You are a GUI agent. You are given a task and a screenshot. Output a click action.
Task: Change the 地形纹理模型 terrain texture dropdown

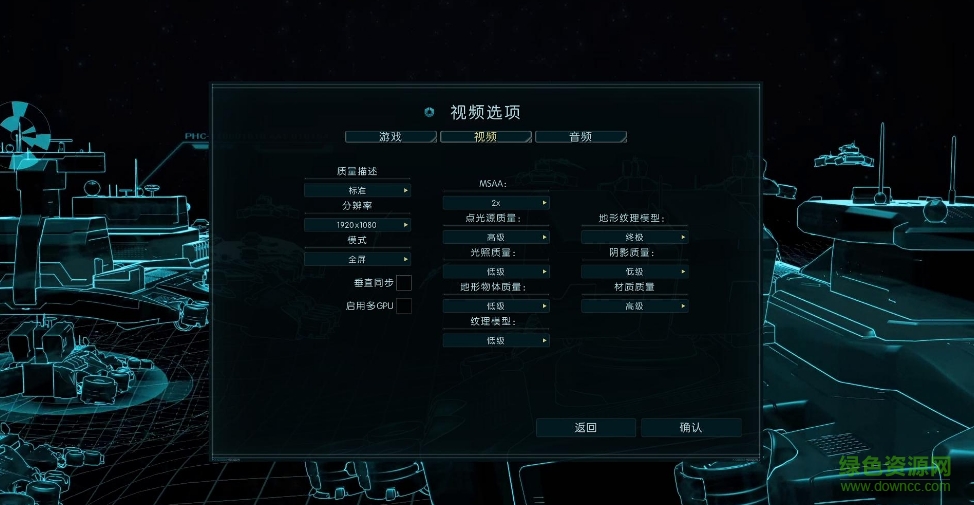pos(635,237)
